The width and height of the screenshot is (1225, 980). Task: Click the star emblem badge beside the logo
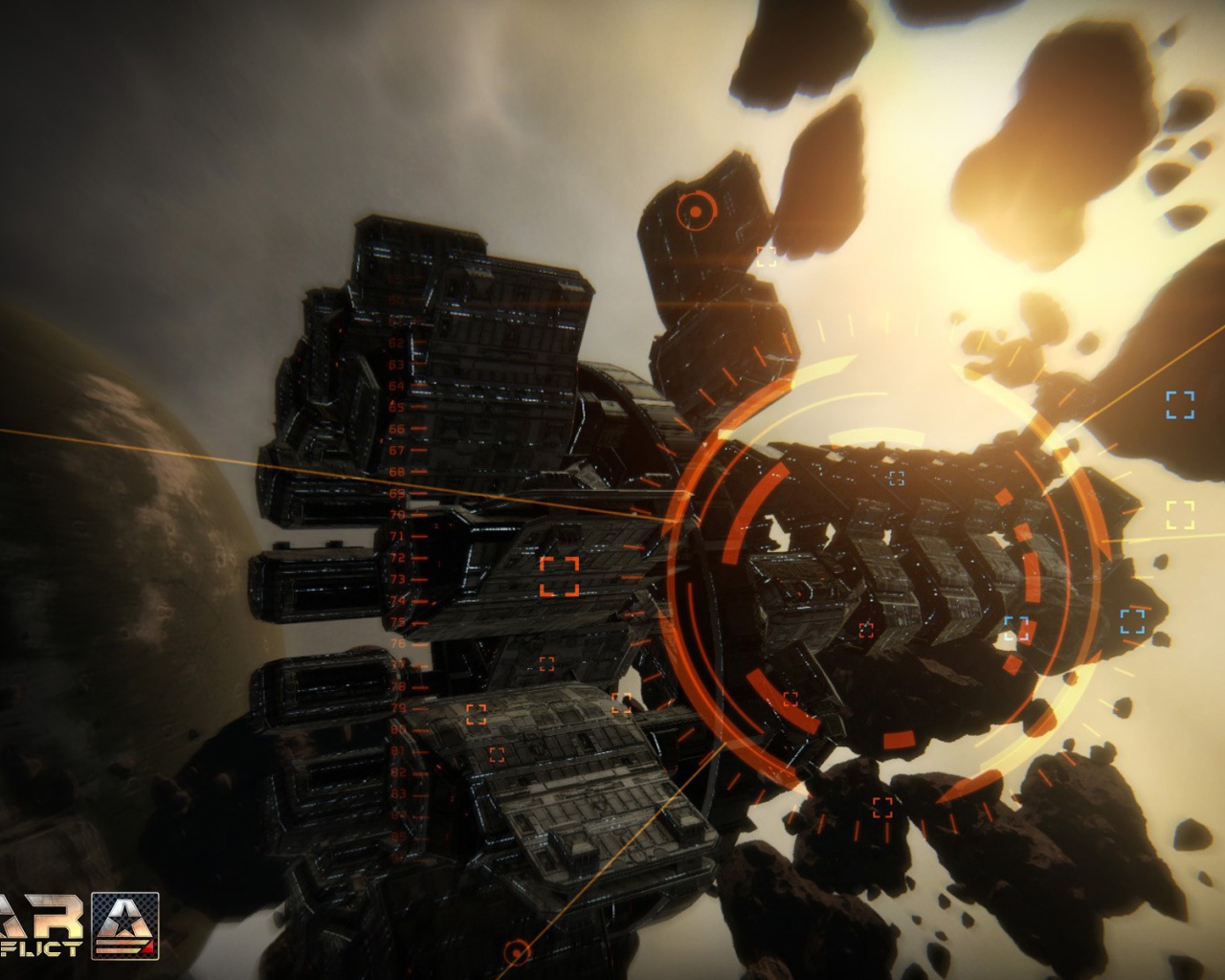pos(124,925)
